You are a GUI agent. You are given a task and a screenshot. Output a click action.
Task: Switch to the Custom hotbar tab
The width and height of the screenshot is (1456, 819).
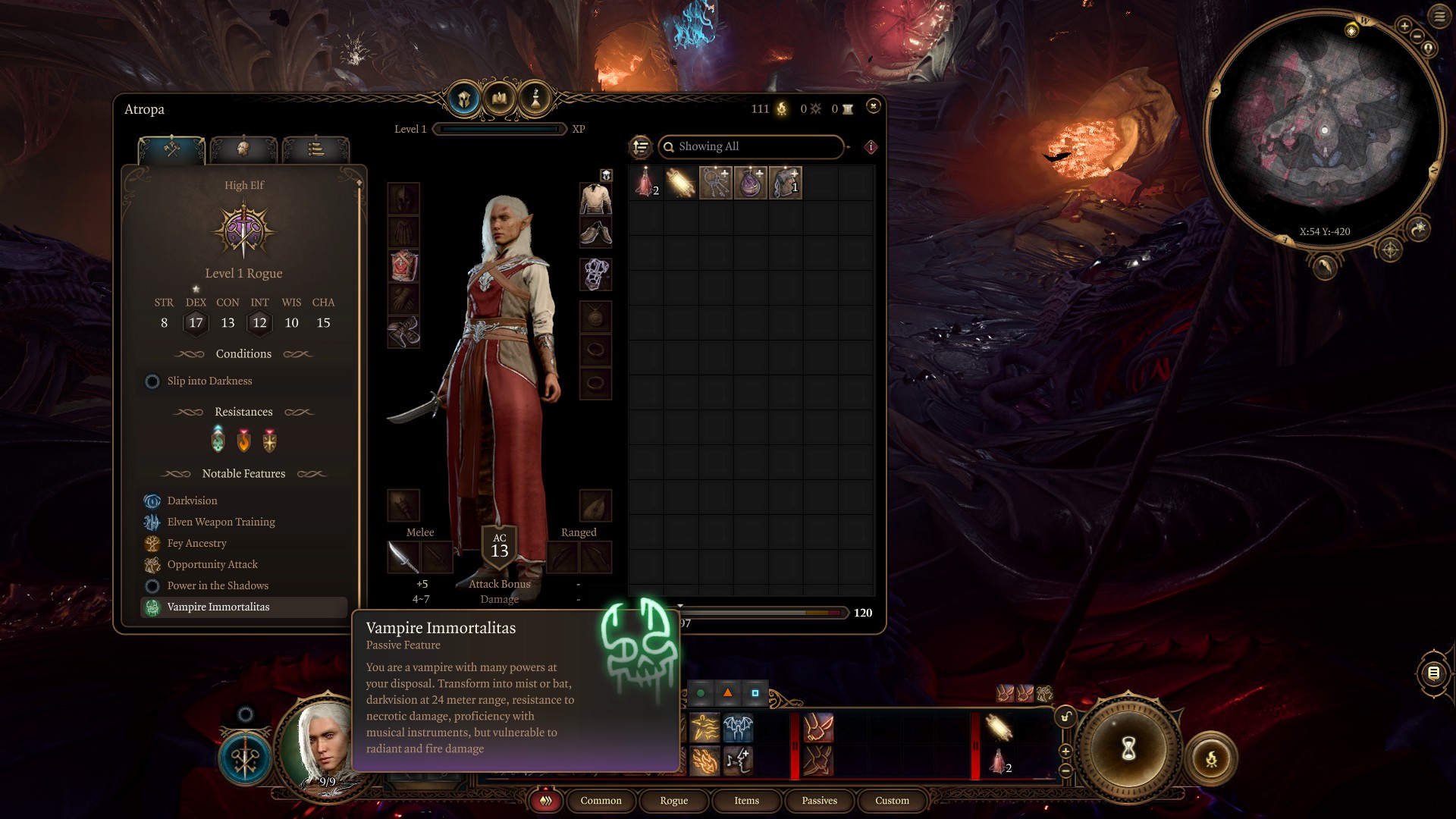click(x=892, y=801)
